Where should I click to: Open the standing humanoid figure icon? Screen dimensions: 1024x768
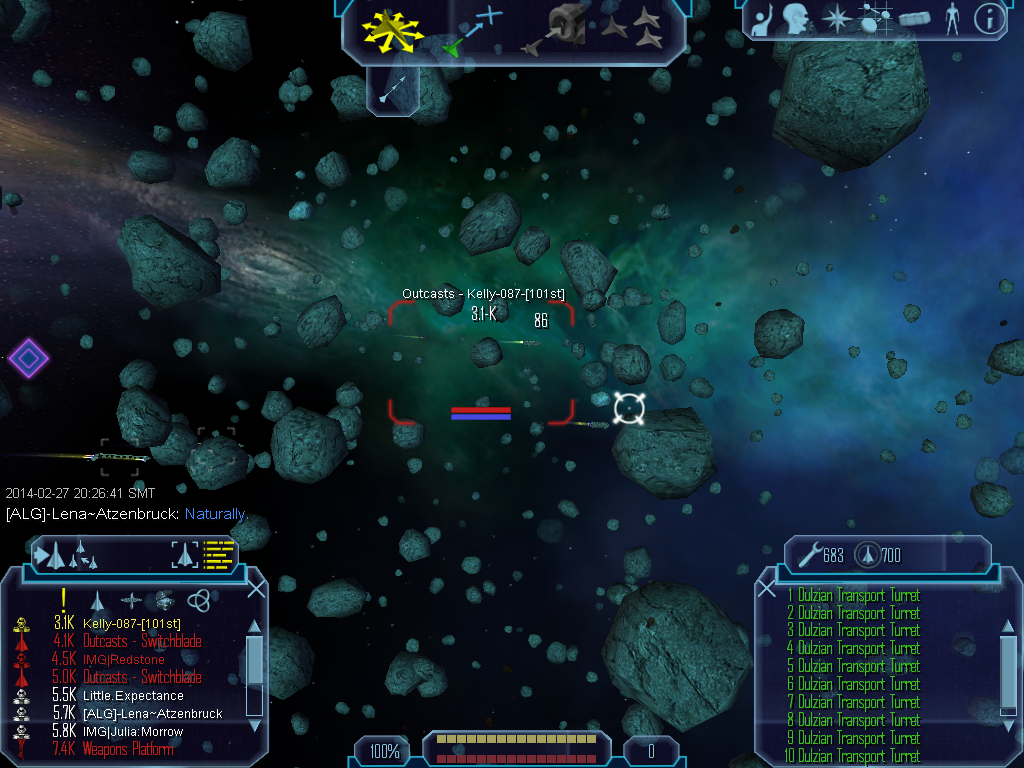pos(952,19)
